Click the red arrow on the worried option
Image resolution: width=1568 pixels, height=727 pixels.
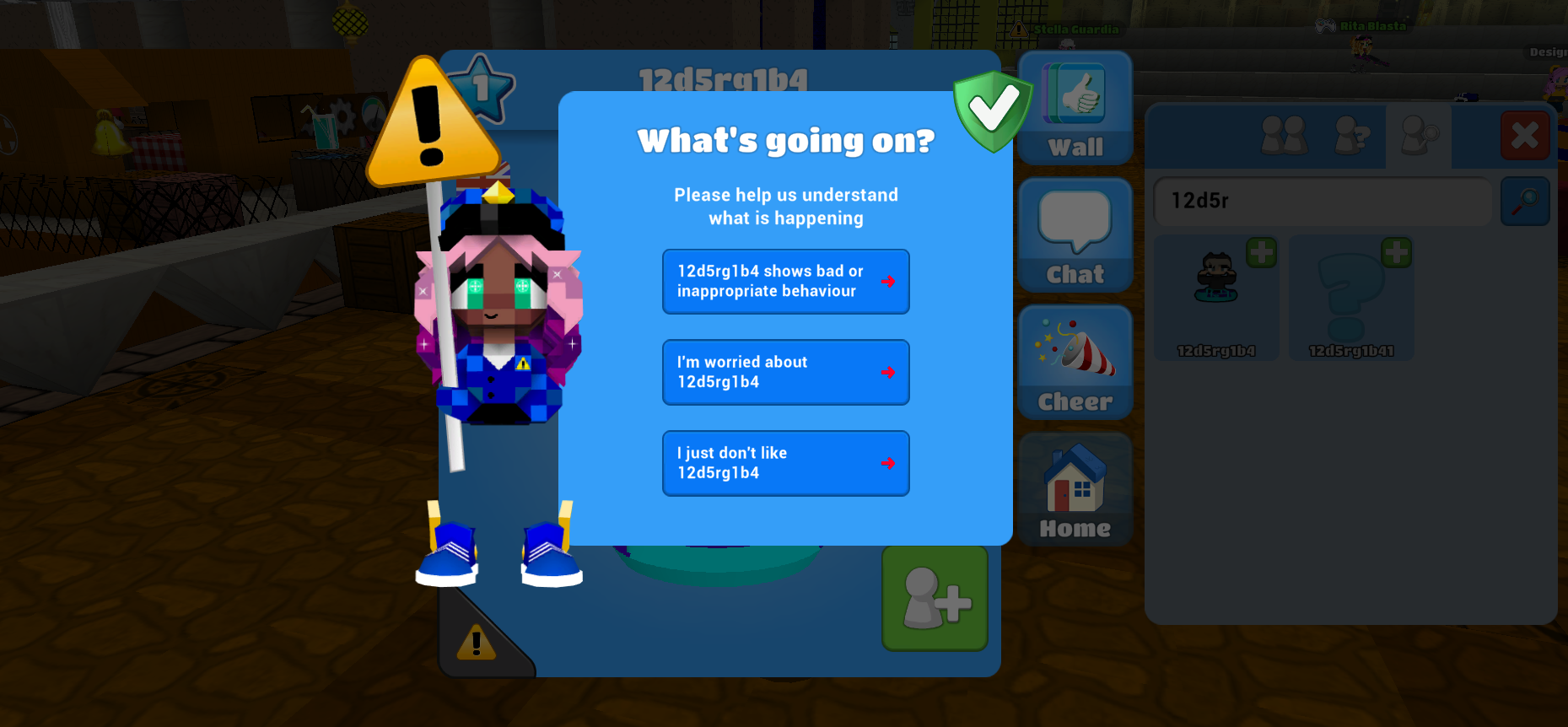pyautogui.click(x=887, y=372)
